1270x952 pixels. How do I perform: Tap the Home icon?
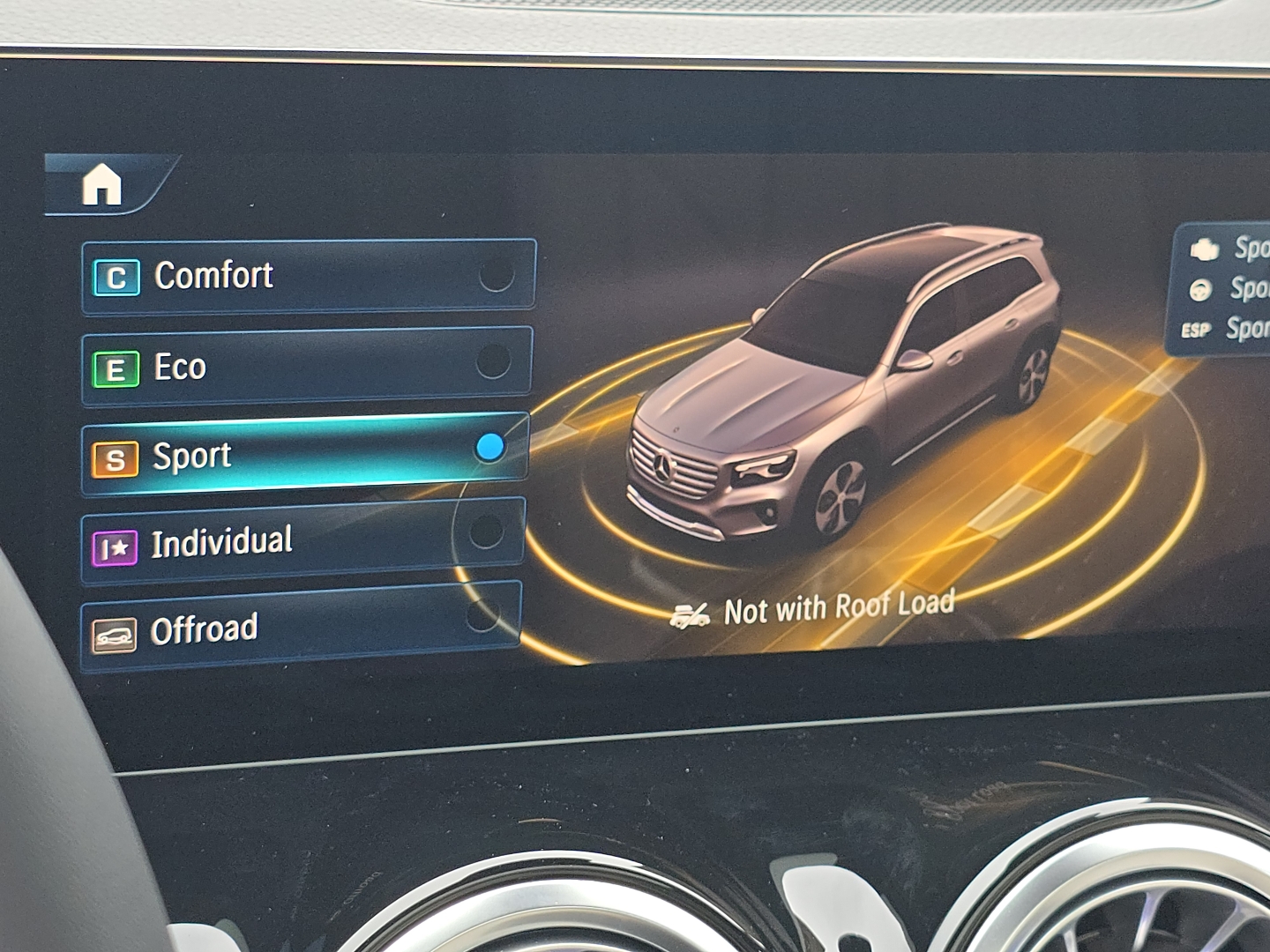[102, 182]
